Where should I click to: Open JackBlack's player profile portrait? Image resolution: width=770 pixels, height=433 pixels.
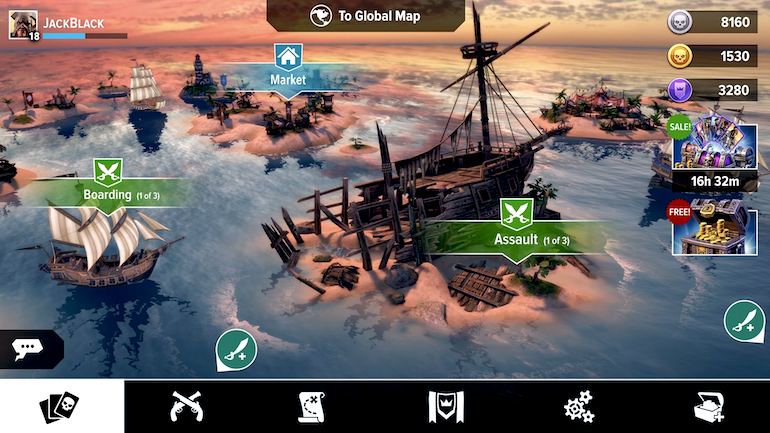[x=23, y=25]
